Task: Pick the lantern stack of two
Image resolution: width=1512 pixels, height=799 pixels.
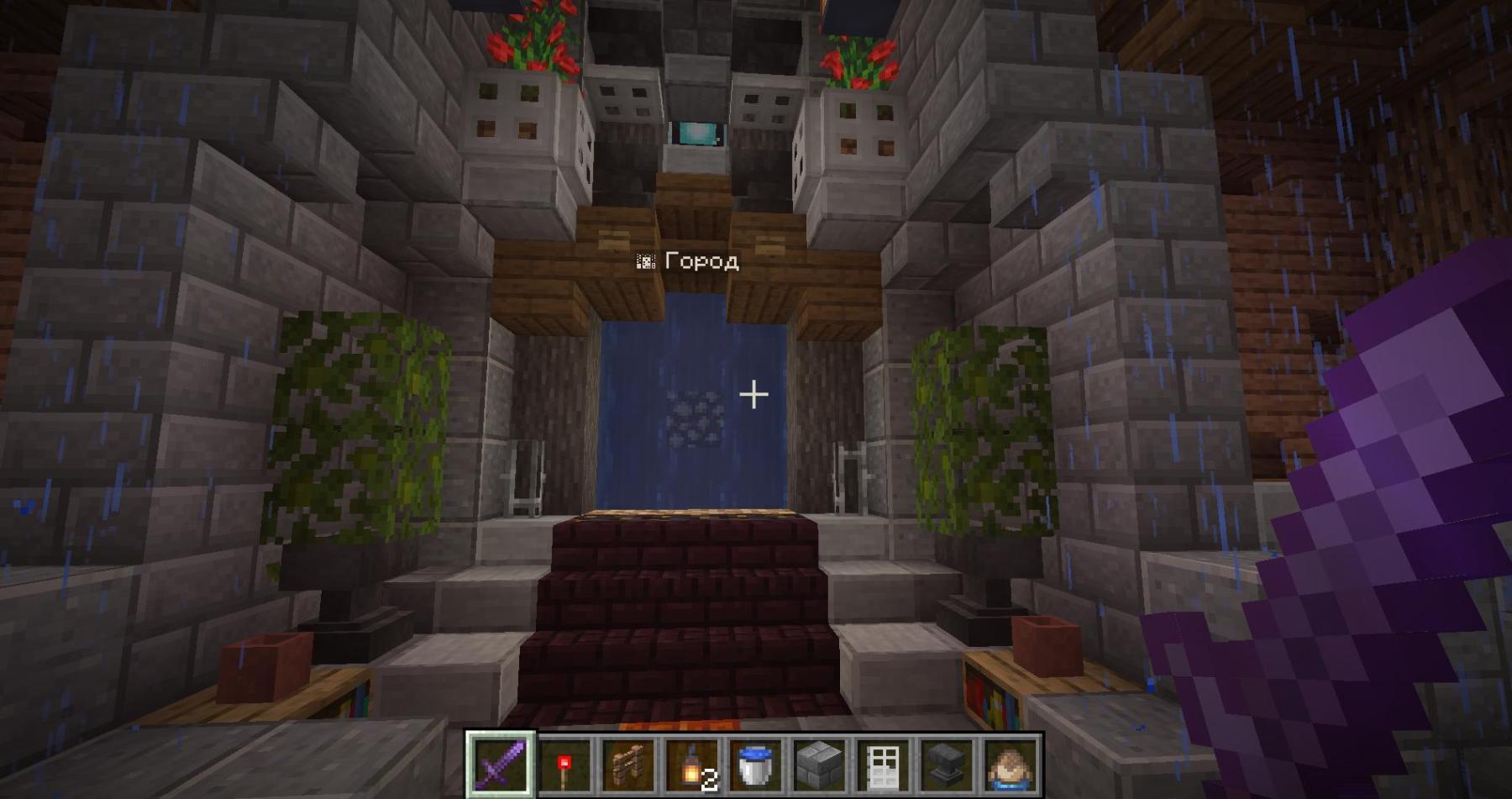Action: click(691, 765)
